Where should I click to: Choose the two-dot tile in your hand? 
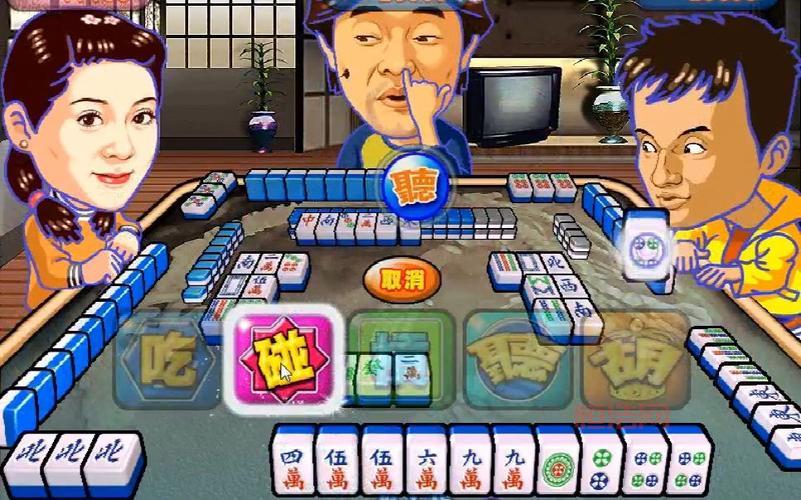600,464
